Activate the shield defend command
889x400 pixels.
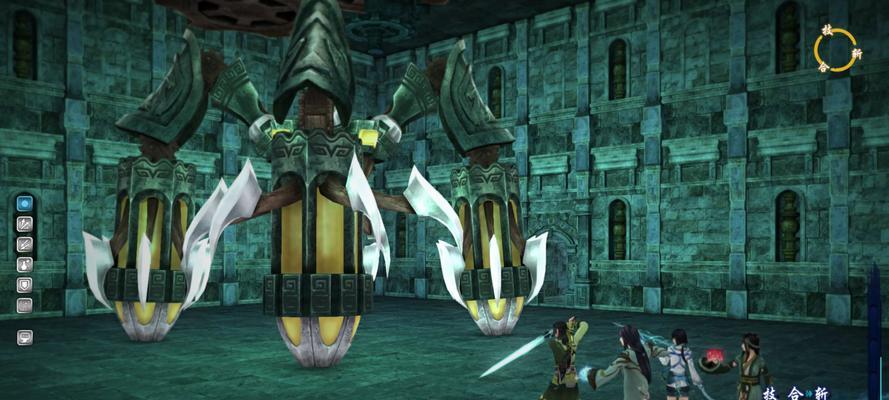(24, 284)
